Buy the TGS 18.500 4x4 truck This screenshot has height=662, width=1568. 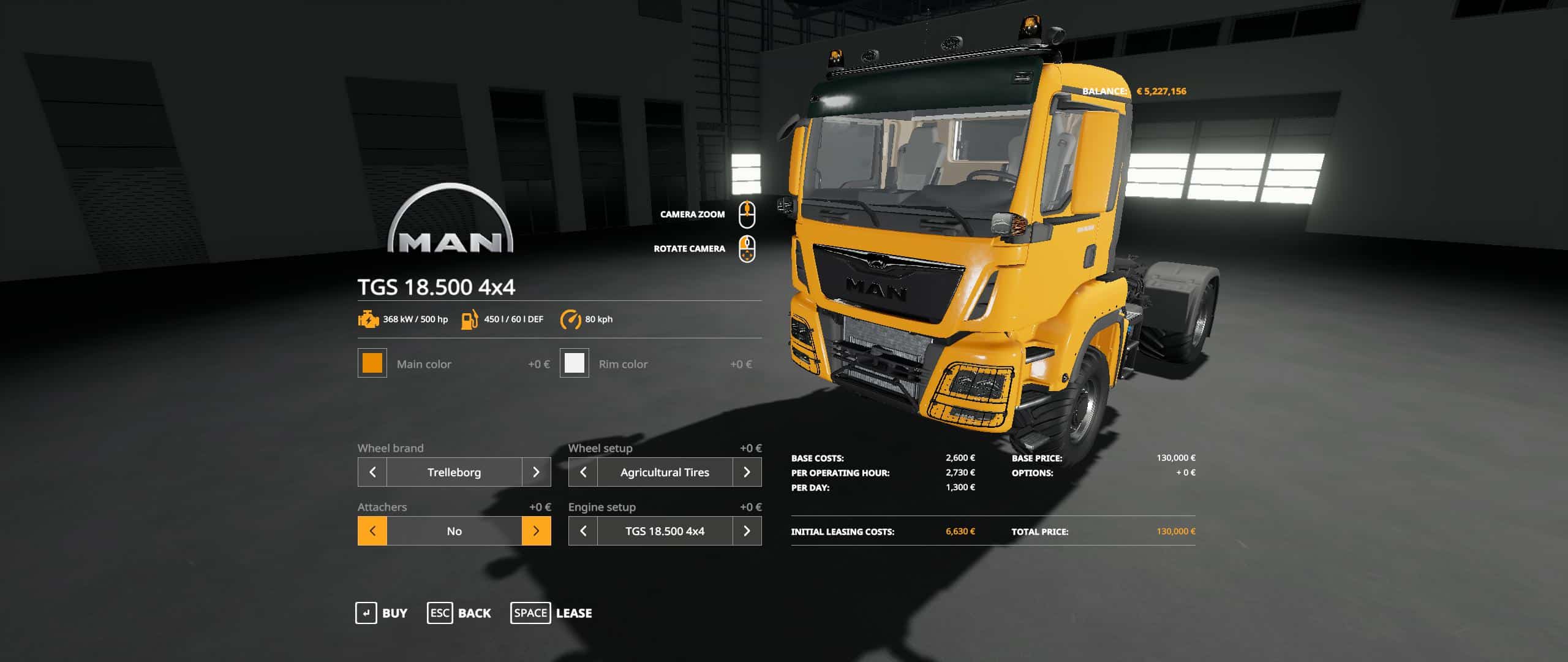pyautogui.click(x=382, y=613)
